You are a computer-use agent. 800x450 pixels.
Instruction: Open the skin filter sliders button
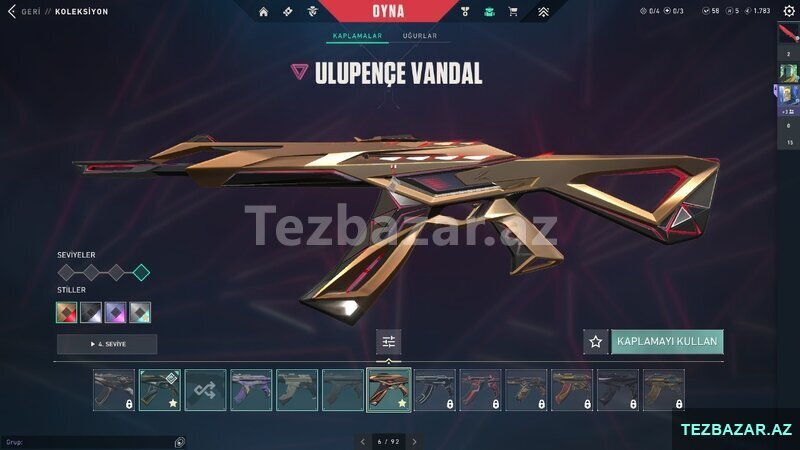(x=389, y=342)
